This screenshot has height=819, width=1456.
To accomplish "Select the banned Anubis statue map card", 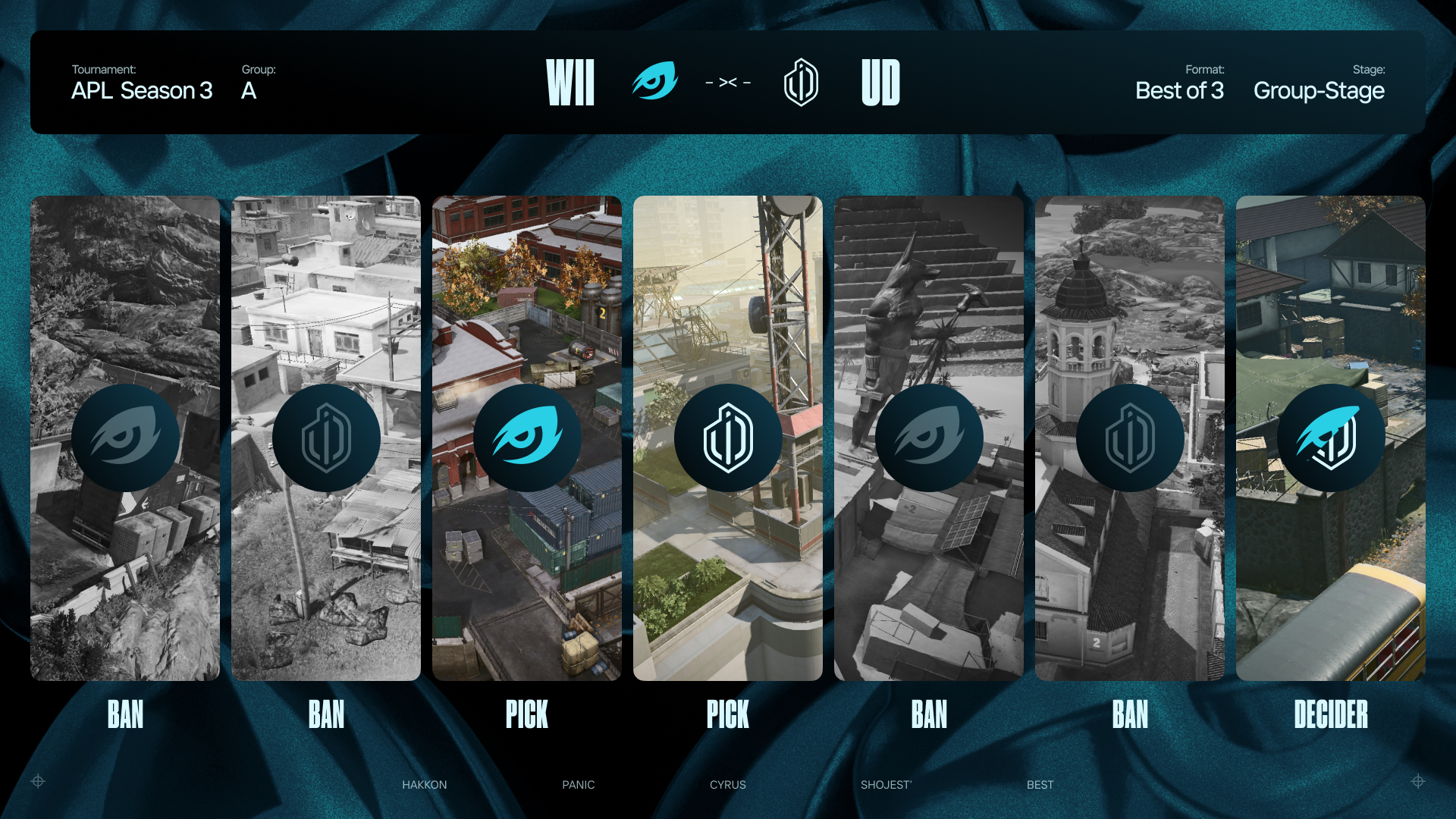I will click(x=928, y=438).
